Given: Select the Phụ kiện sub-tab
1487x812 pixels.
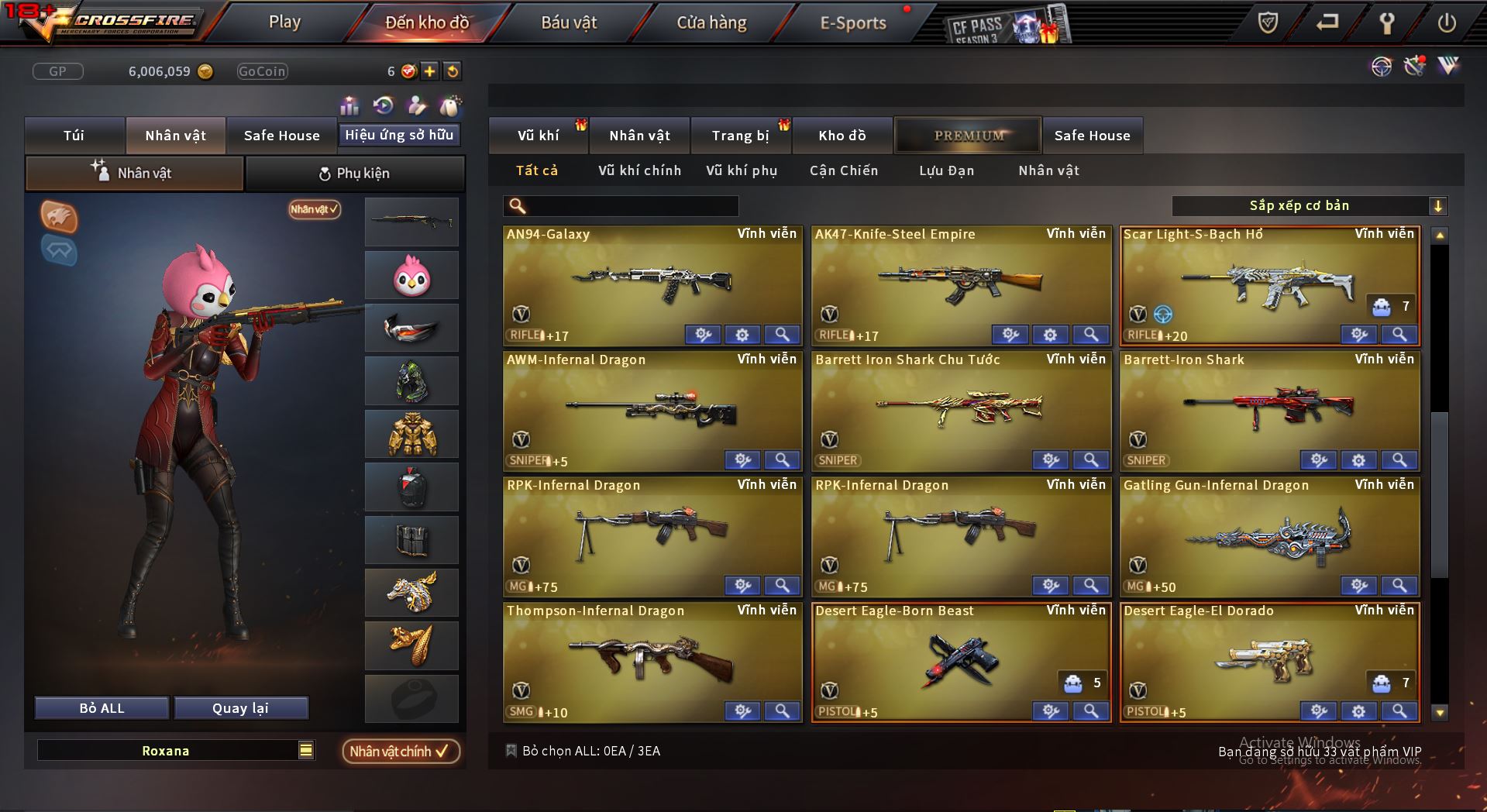Looking at the screenshot, I should point(355,174).
